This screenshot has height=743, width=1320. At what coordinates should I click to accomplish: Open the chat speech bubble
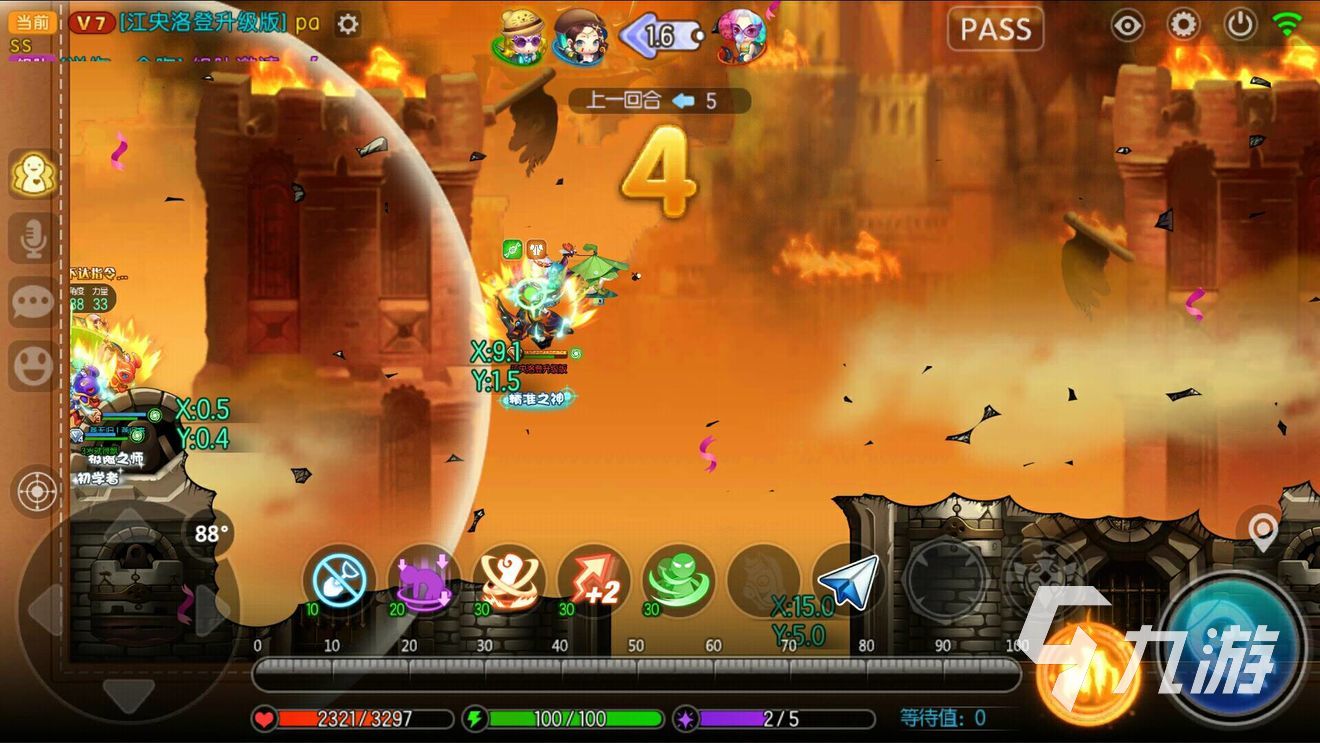pos(33,303)
